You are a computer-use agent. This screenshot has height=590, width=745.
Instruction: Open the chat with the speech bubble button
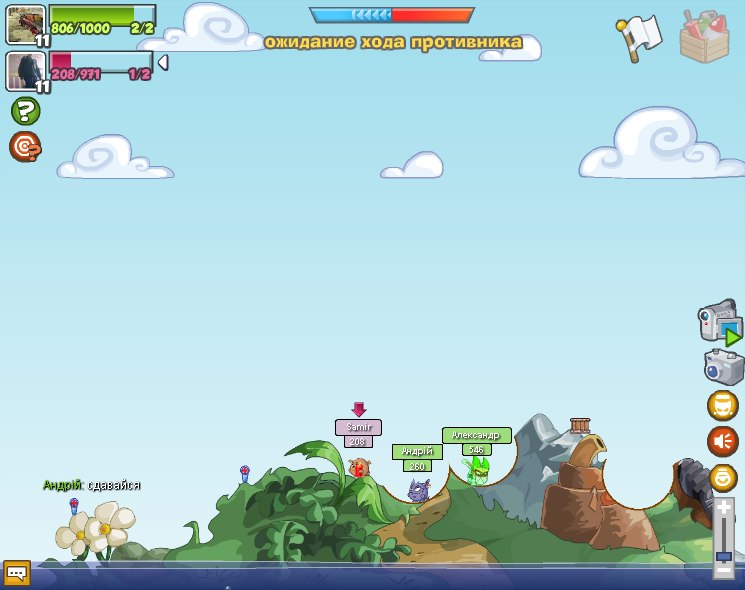coord(16,572)
